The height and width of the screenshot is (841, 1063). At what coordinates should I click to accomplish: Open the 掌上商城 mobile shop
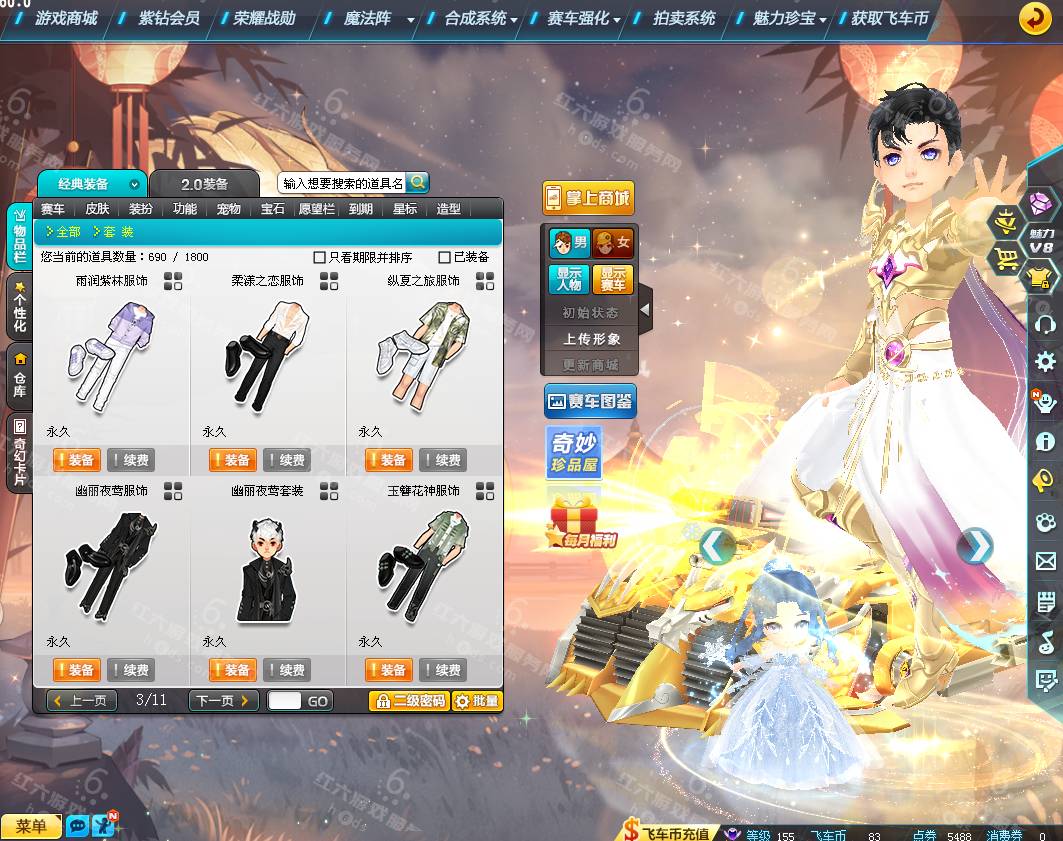coord(588,198)
